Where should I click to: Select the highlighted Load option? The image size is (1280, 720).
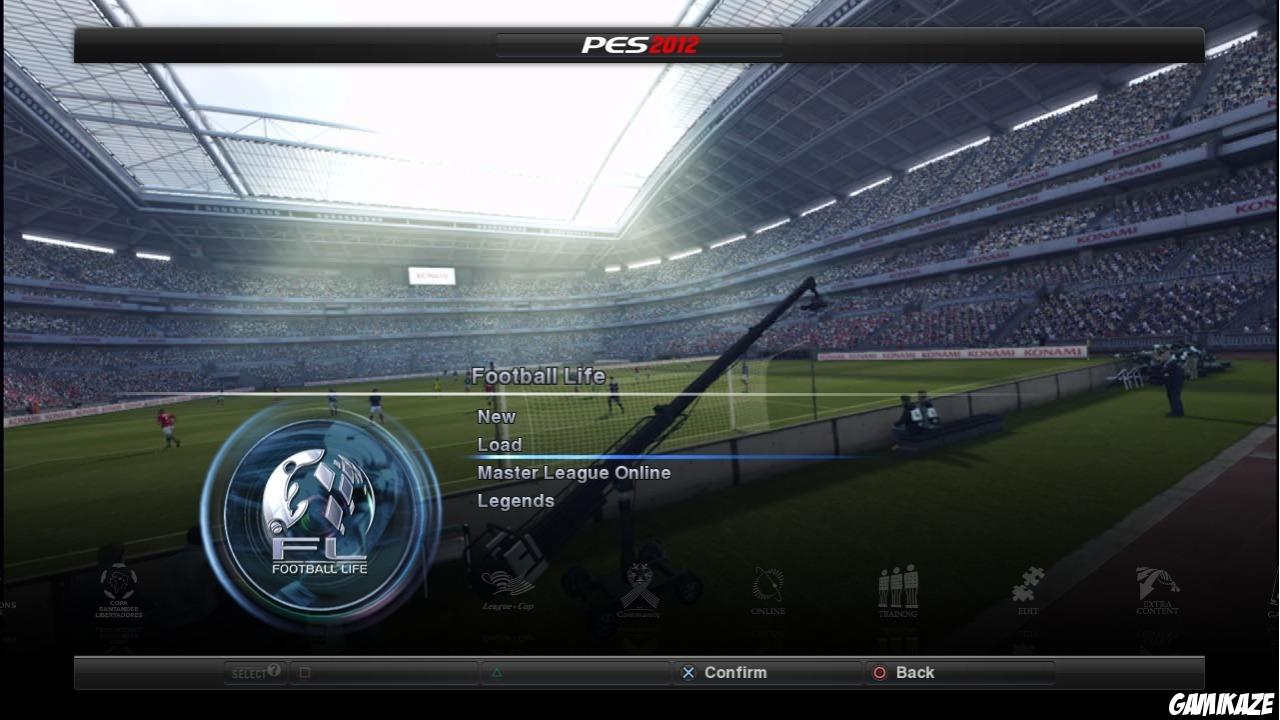pos(500,444)
